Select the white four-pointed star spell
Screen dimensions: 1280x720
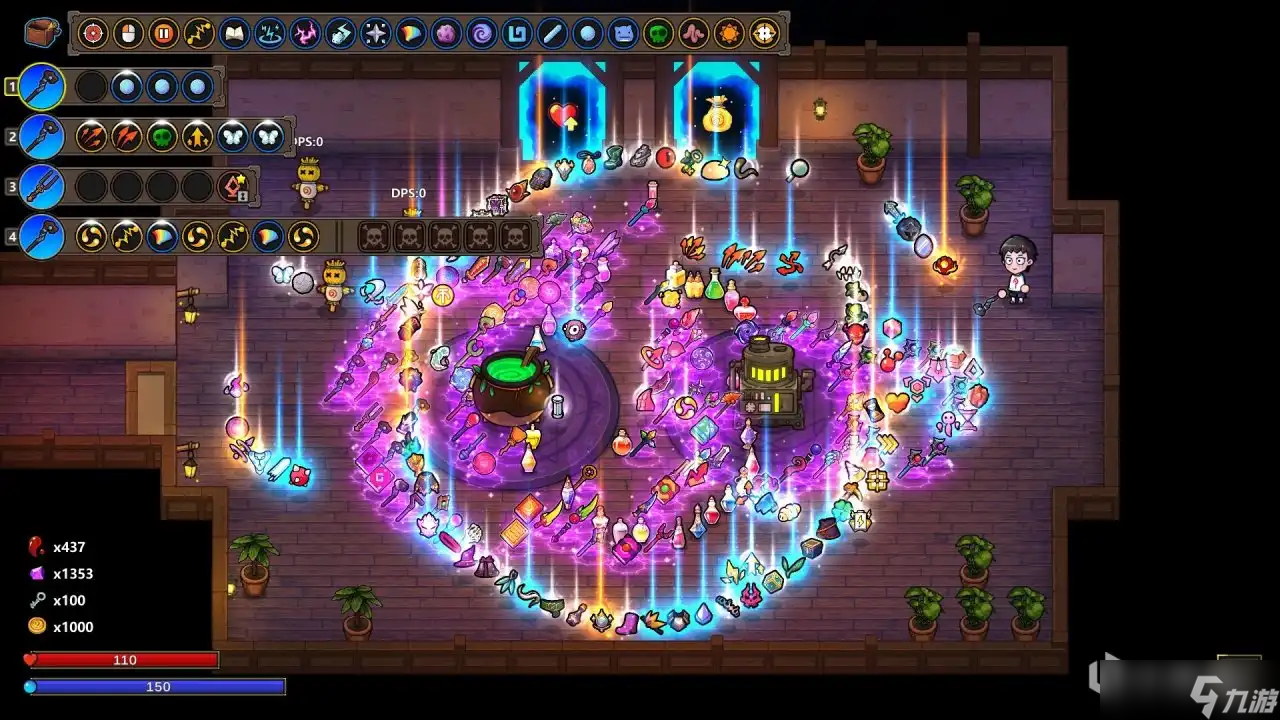click(x=375, y=34)
